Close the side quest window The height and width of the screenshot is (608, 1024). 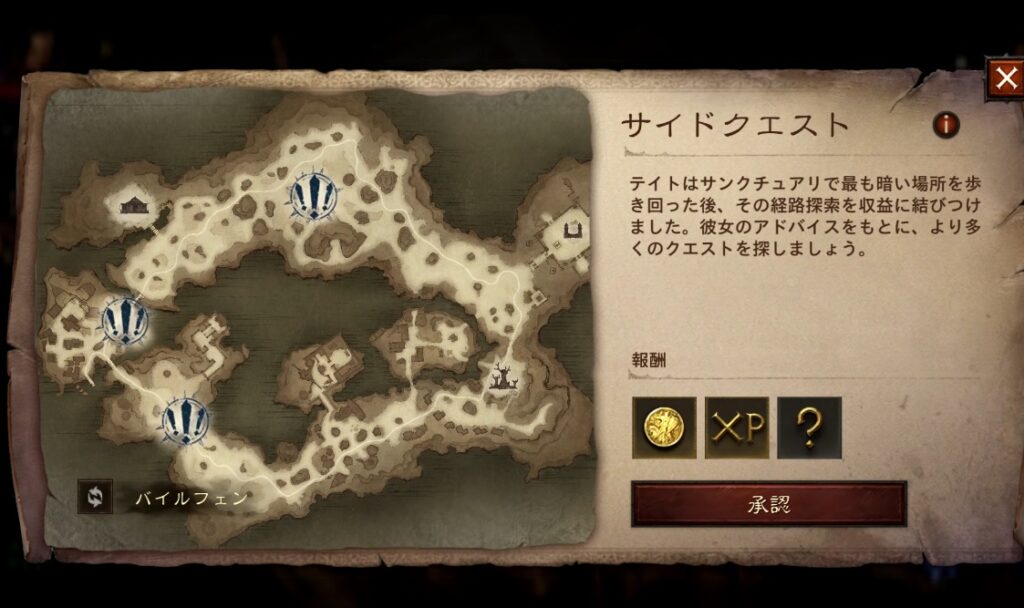(x=1004, y=80)
